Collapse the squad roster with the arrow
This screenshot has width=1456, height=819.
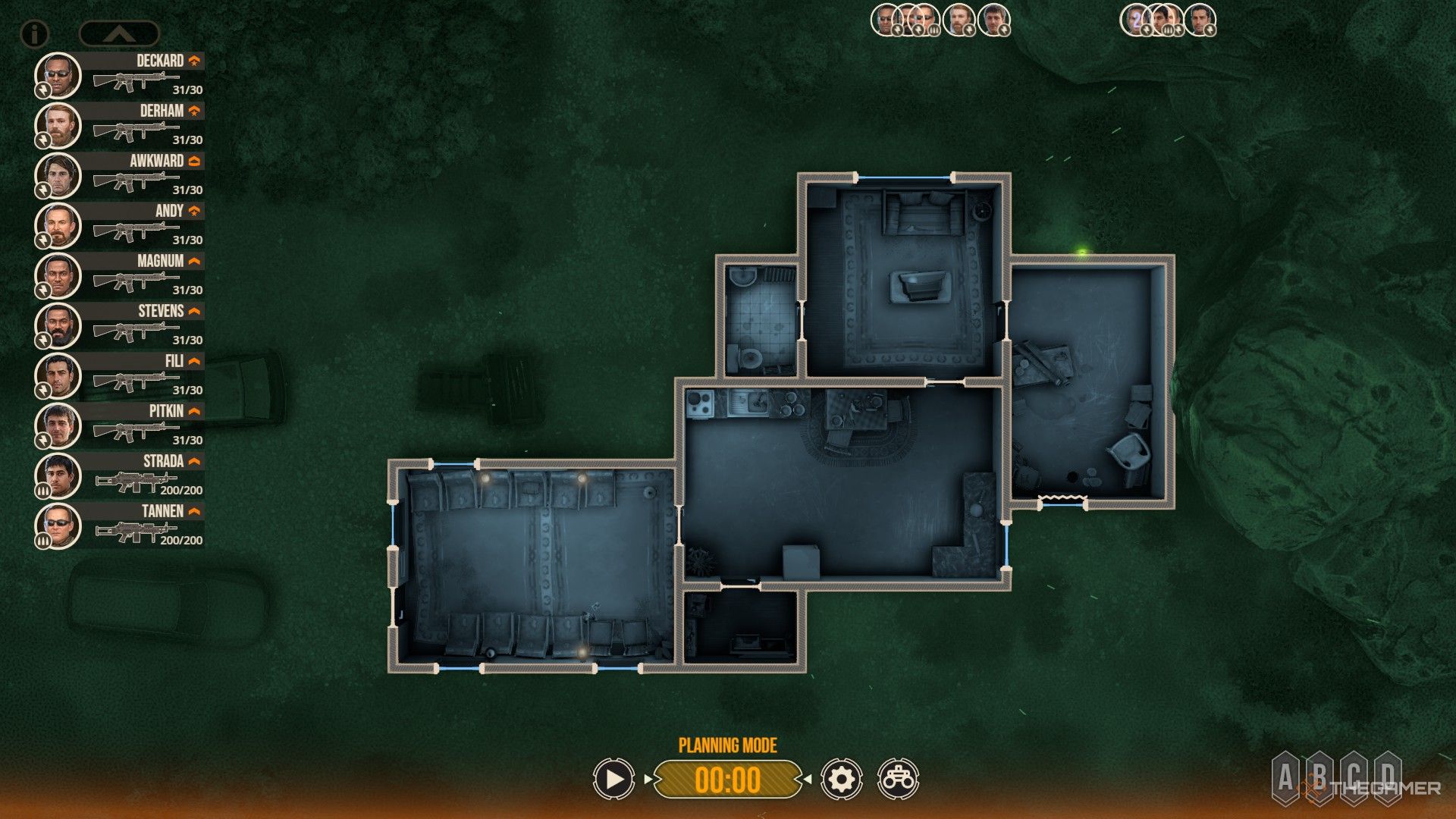point(119,33)
